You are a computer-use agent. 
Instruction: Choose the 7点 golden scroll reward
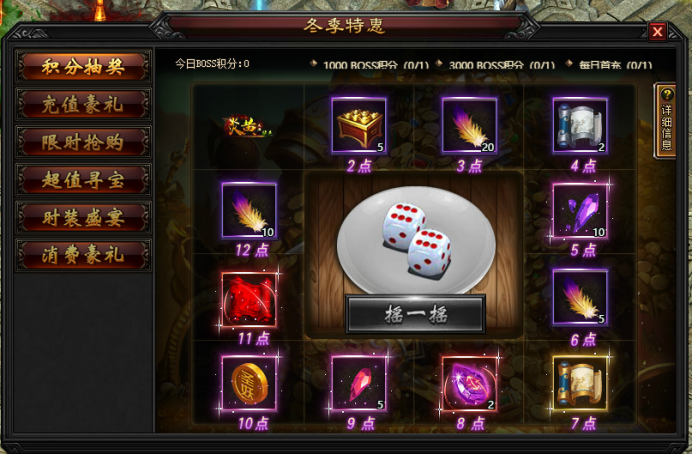click(x=580, y=383)
